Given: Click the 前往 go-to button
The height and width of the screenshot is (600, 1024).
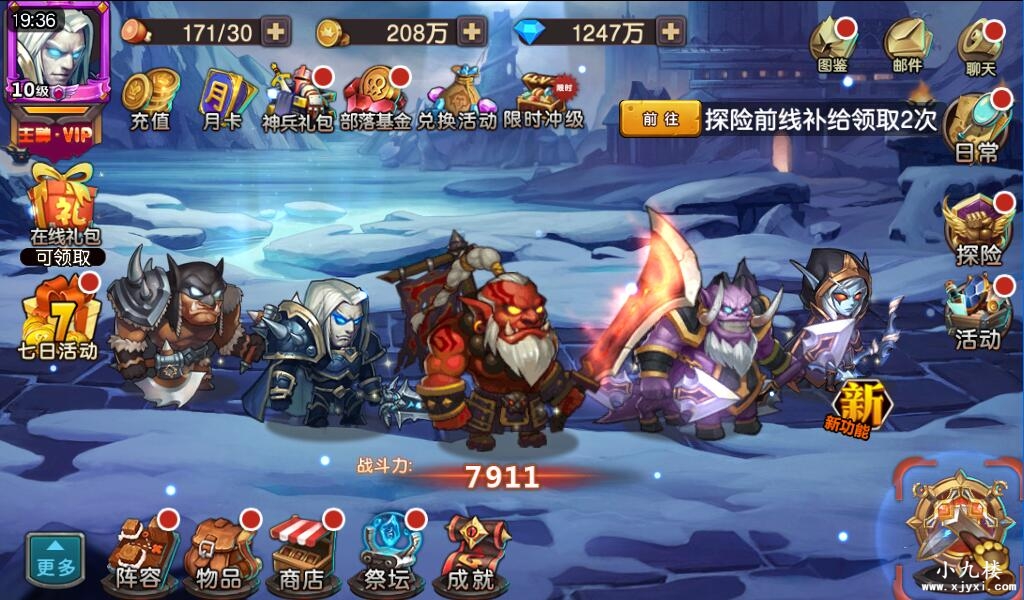Looking at the screenshot, I should click(660, 119).
